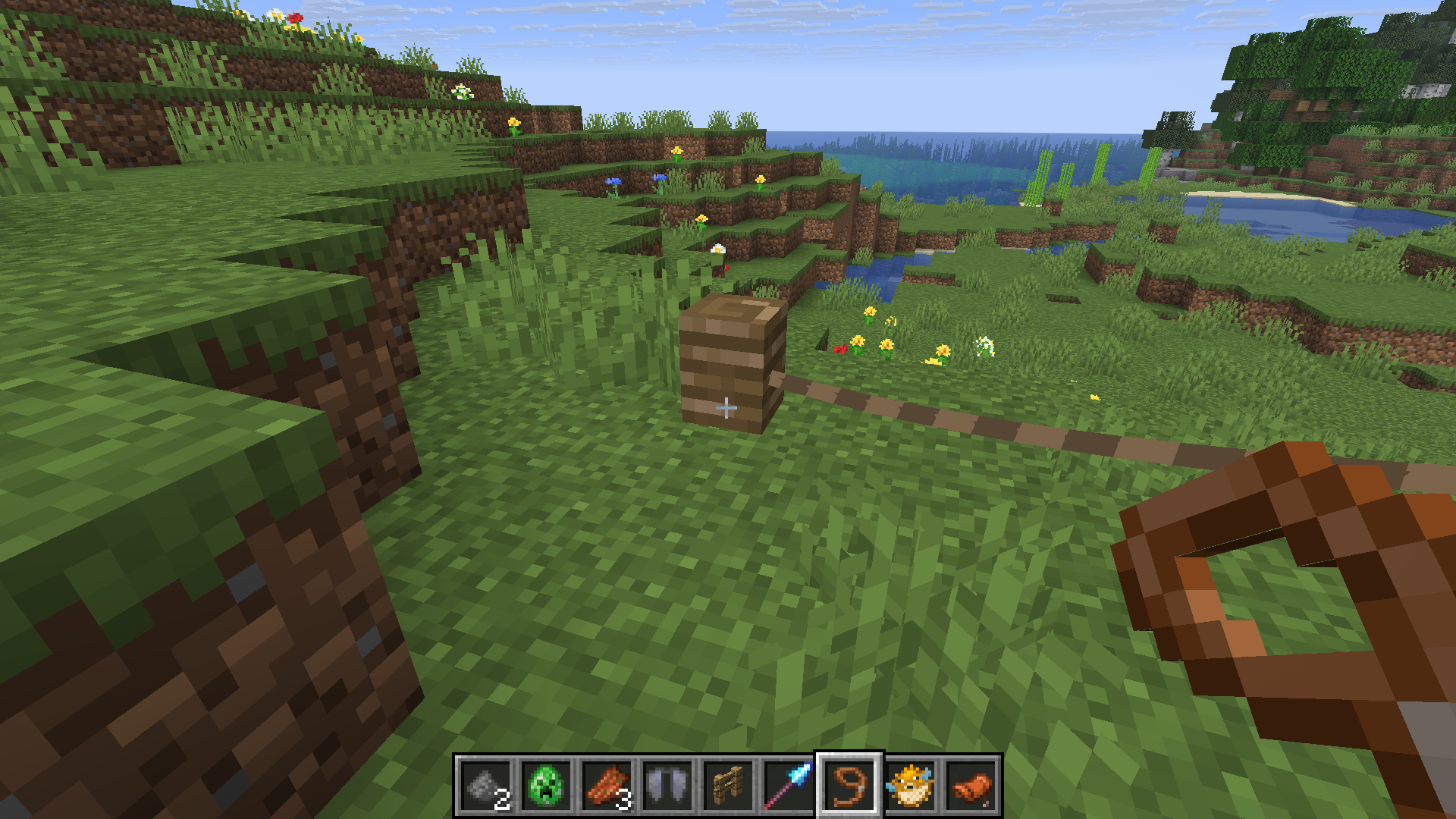The height and width of the screenshot is (819, 1456).
Task: Choose the pufferfish hotbar slot
Action: coord(910,786)
